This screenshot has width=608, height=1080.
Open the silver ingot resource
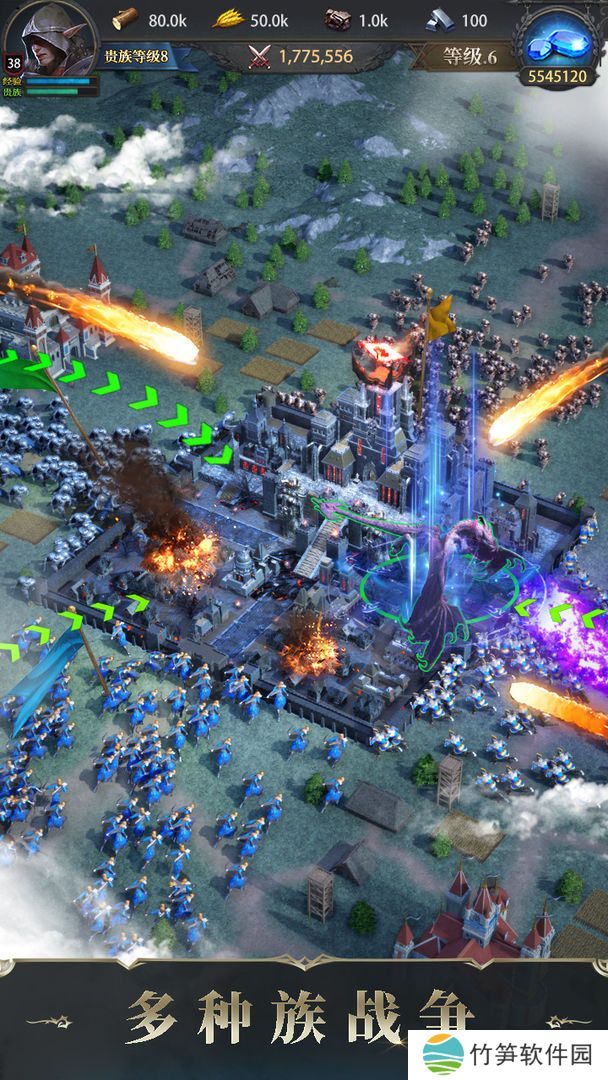[x=439, y=19]
